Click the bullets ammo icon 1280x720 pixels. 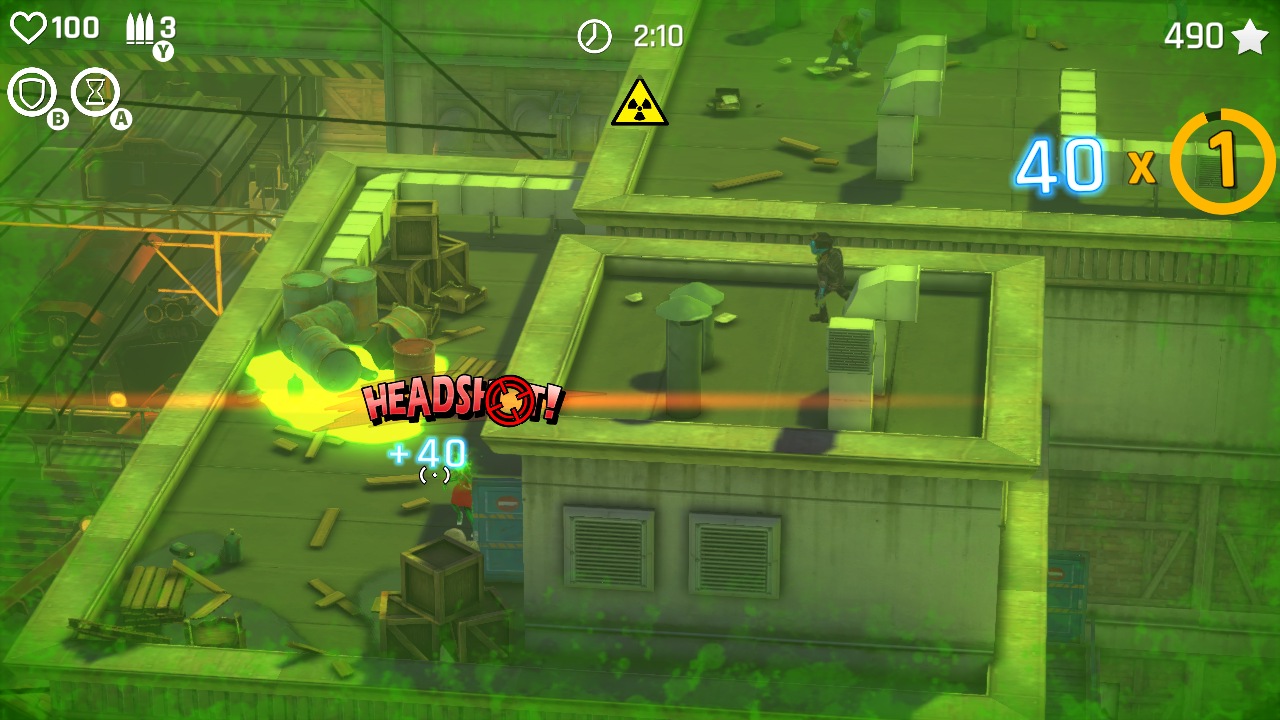click(140, 28)
